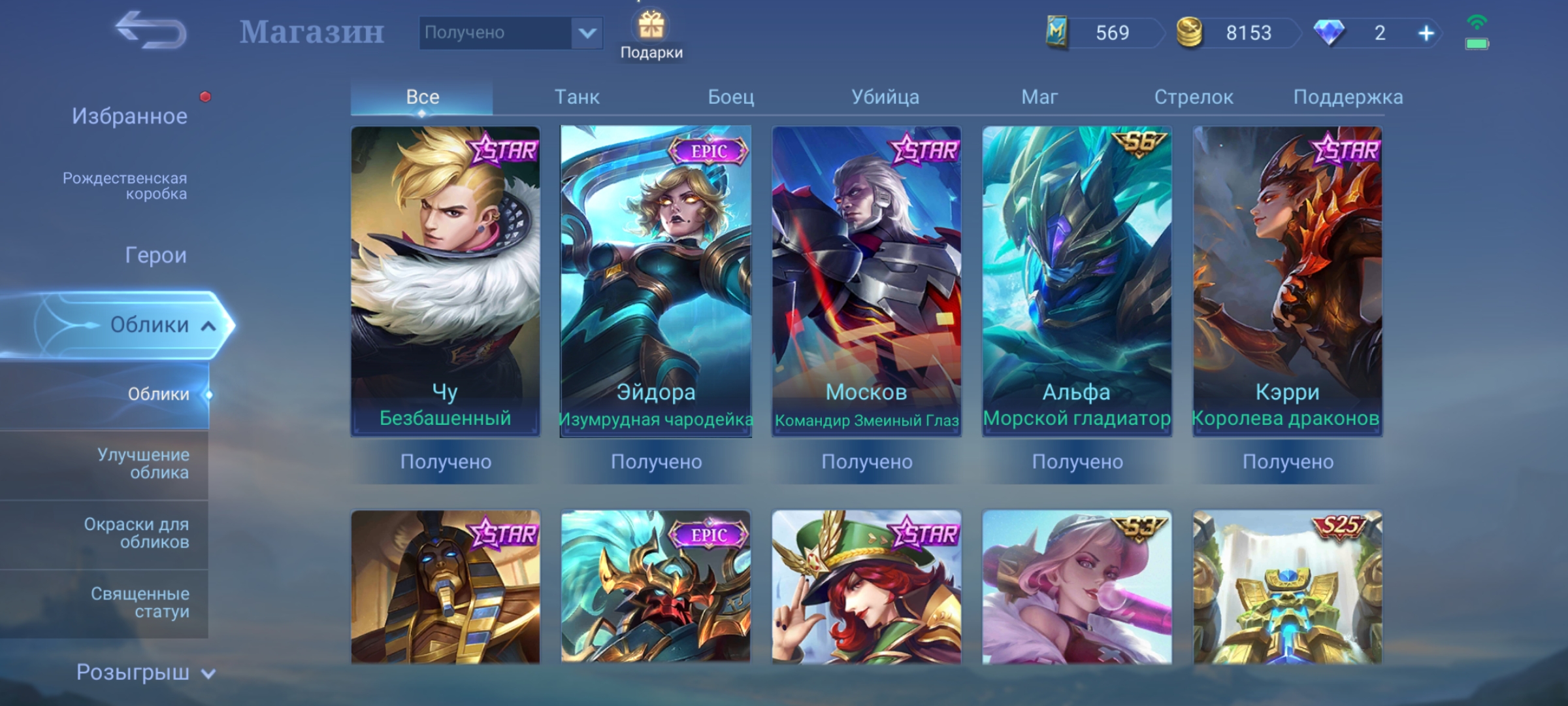Select Окраски для обликов submenu
The width and height of the screenshot is (1568, 706).
coord(137,533)
